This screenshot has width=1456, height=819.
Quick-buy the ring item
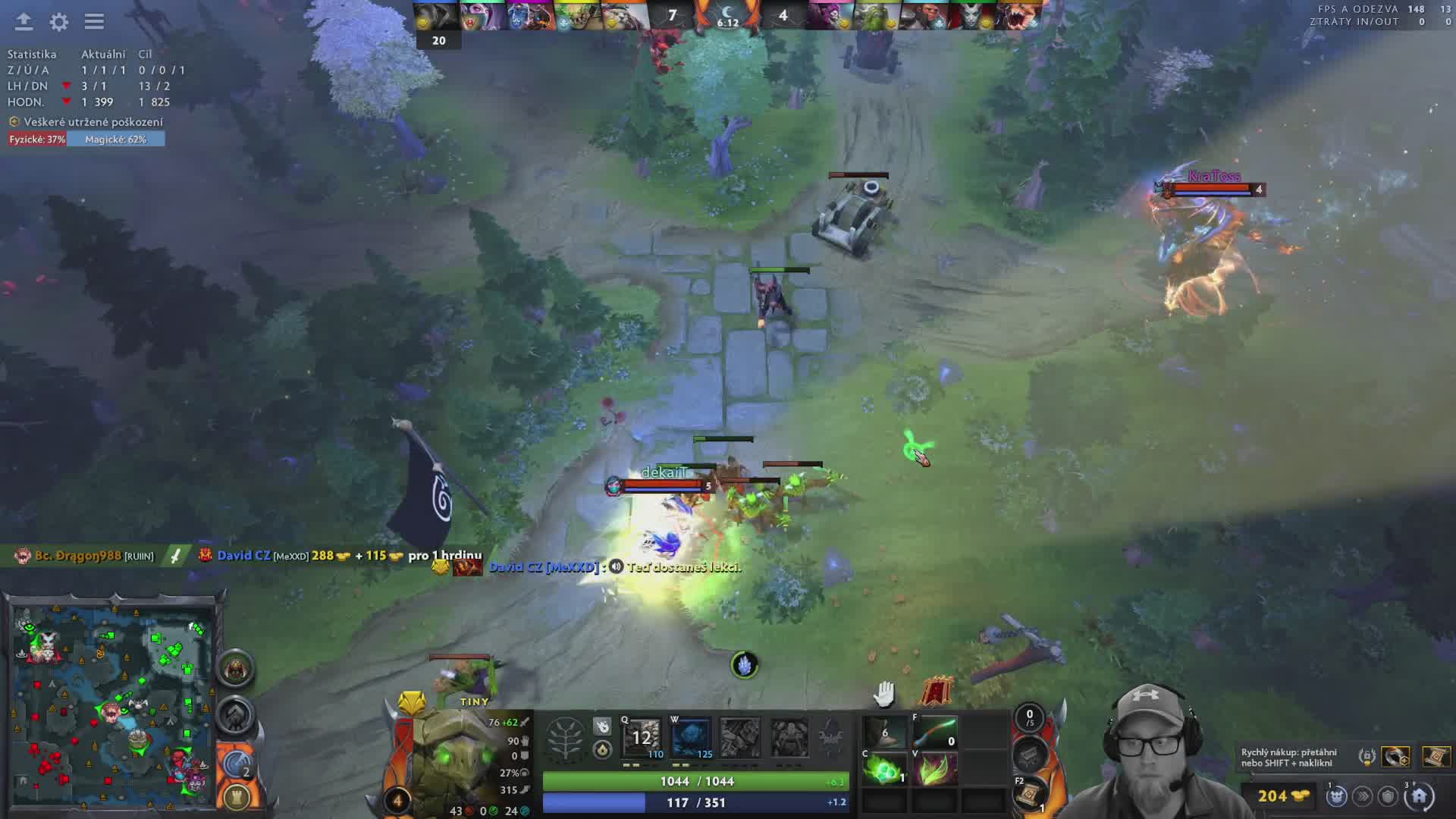point(1395,756)
